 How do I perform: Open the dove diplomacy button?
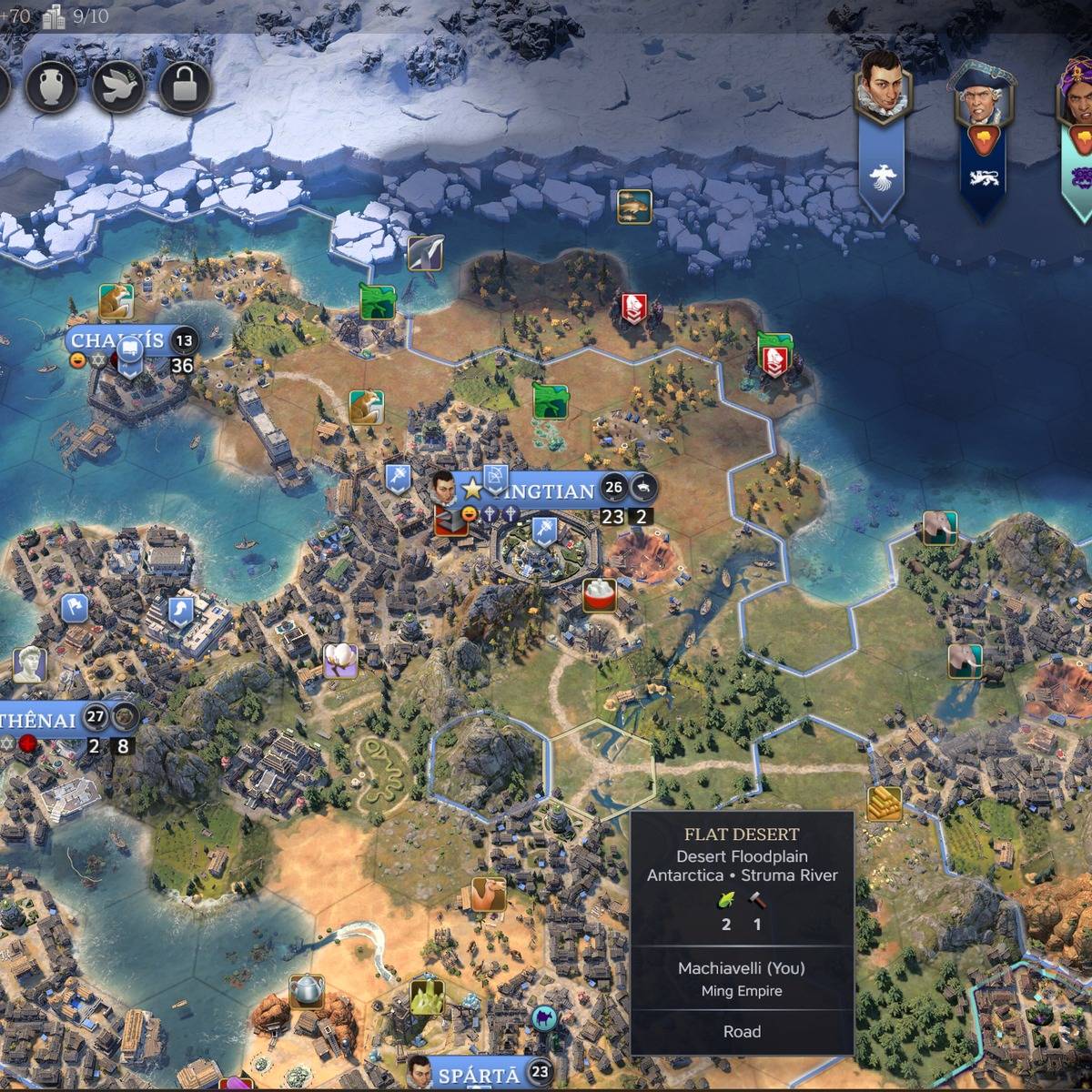(118, 87)
